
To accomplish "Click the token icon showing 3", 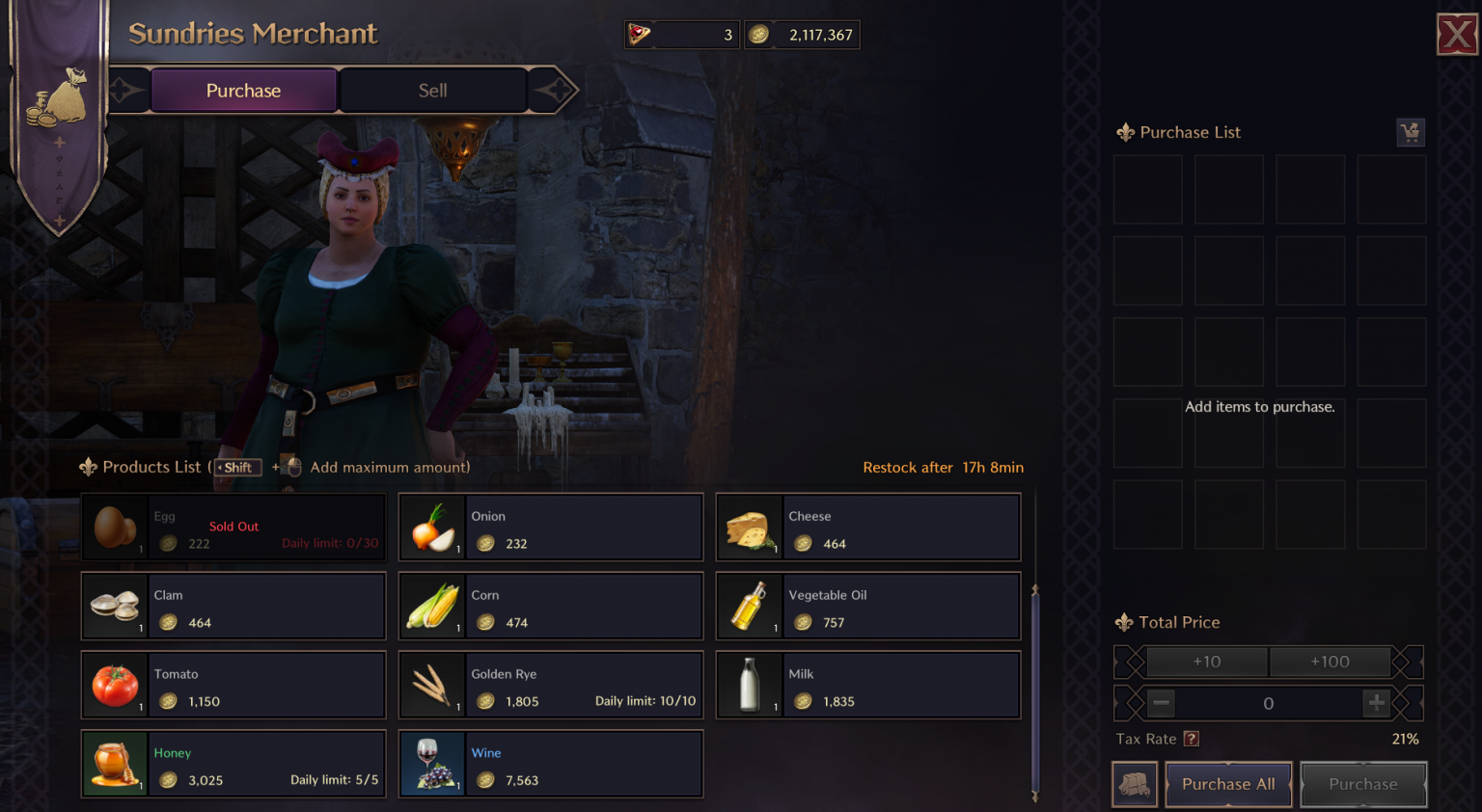I will 640,35.
